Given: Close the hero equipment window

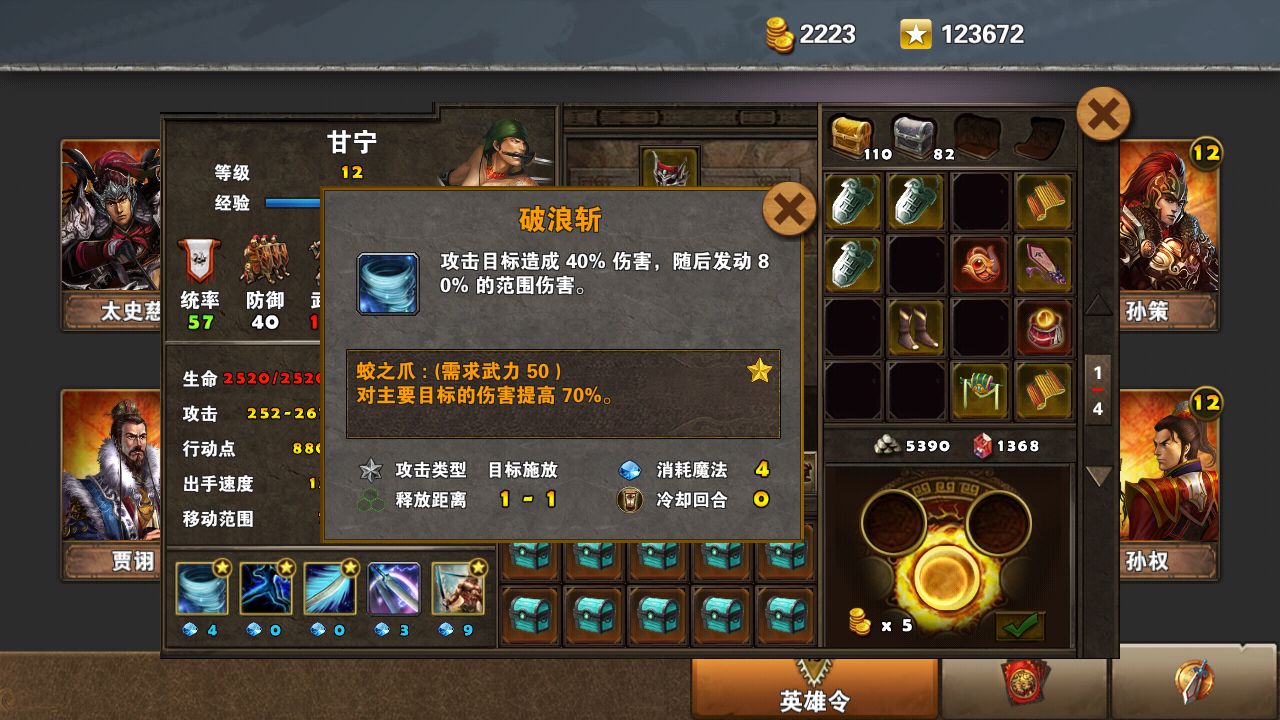Looking at the screenshot, I should click(1103, 115).
